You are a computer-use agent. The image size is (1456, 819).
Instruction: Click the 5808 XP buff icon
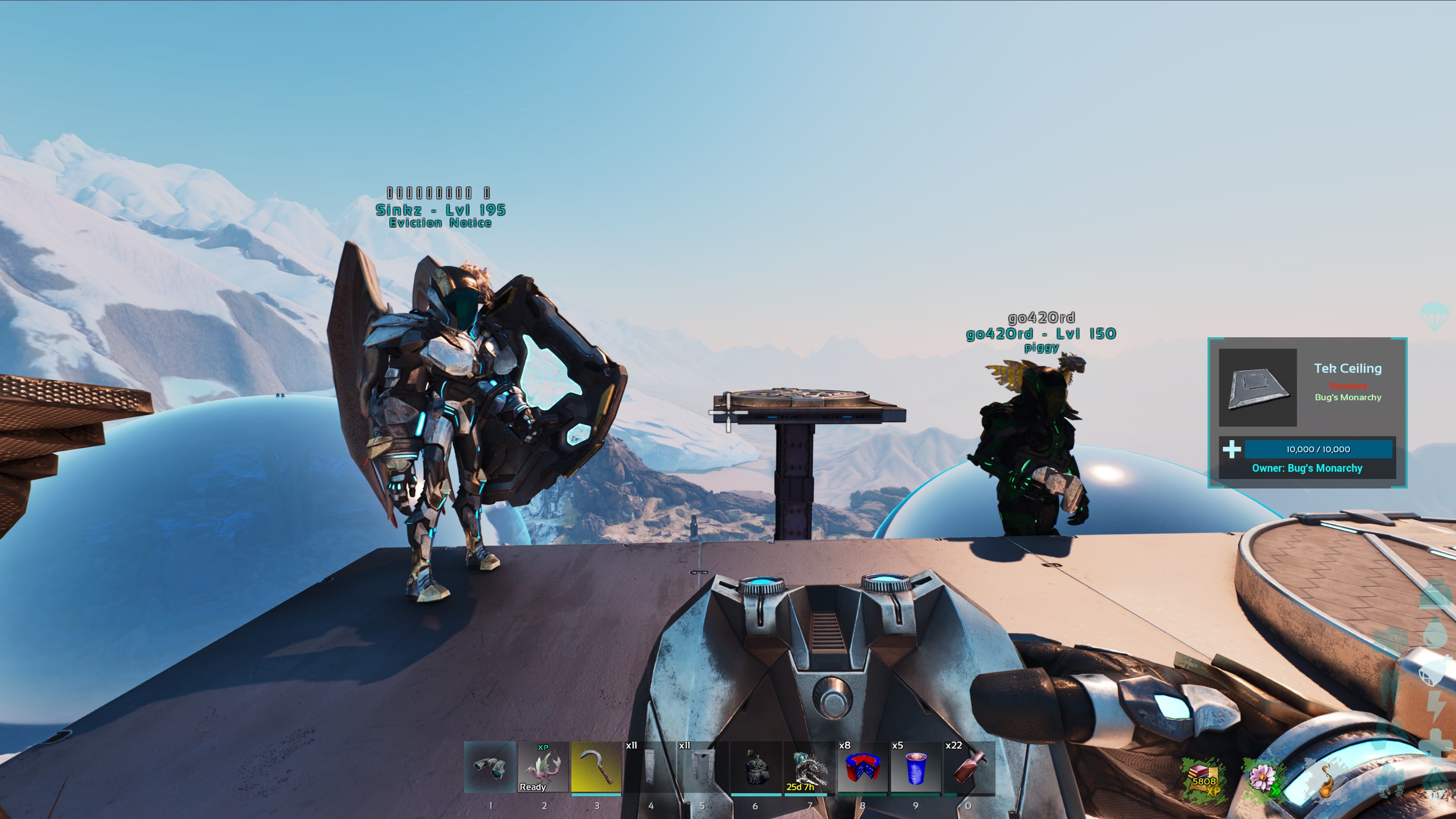click(x=1203, y=781)
